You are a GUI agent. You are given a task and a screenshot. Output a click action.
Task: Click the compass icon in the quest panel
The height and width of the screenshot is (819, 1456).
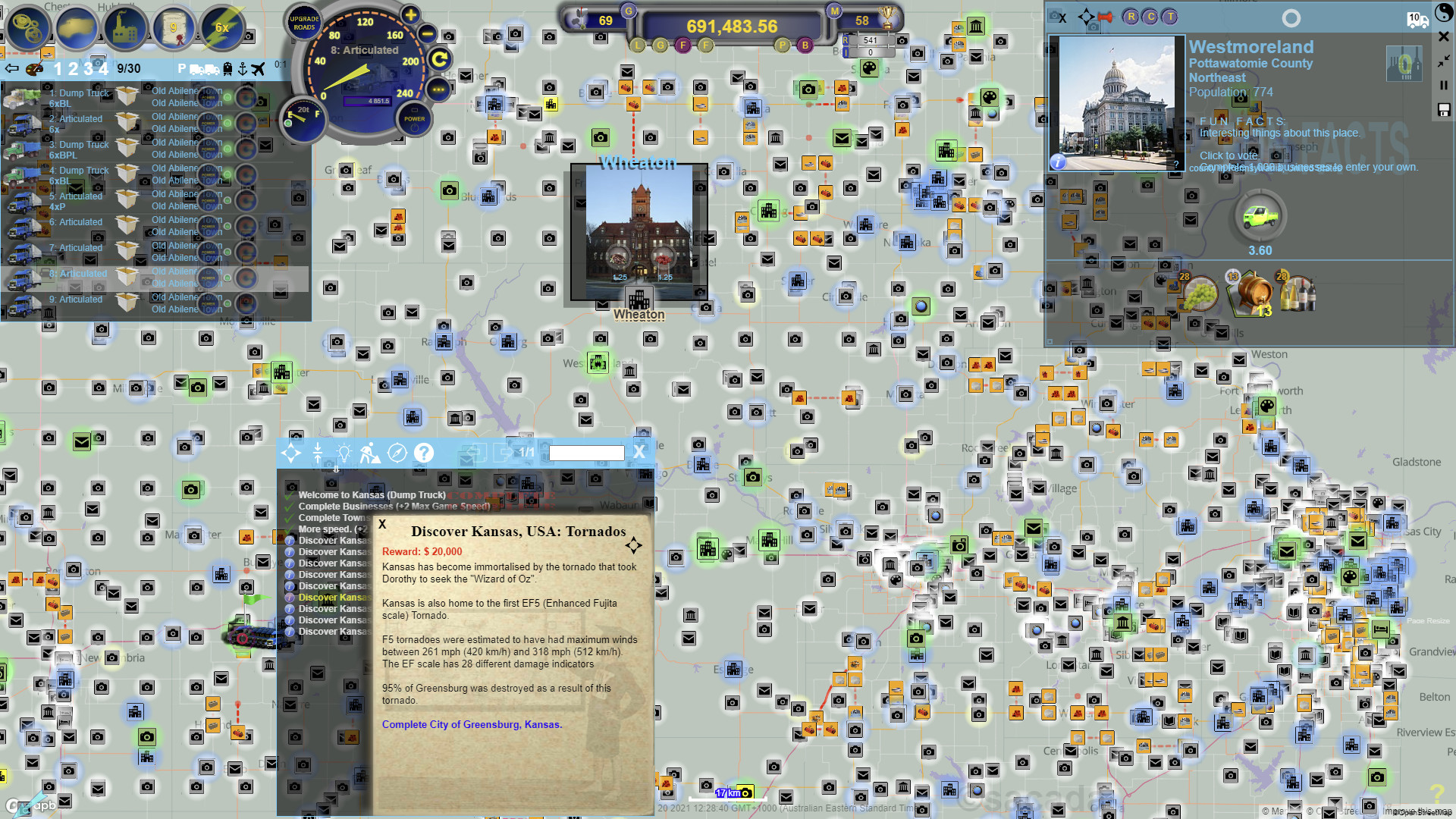396,452
